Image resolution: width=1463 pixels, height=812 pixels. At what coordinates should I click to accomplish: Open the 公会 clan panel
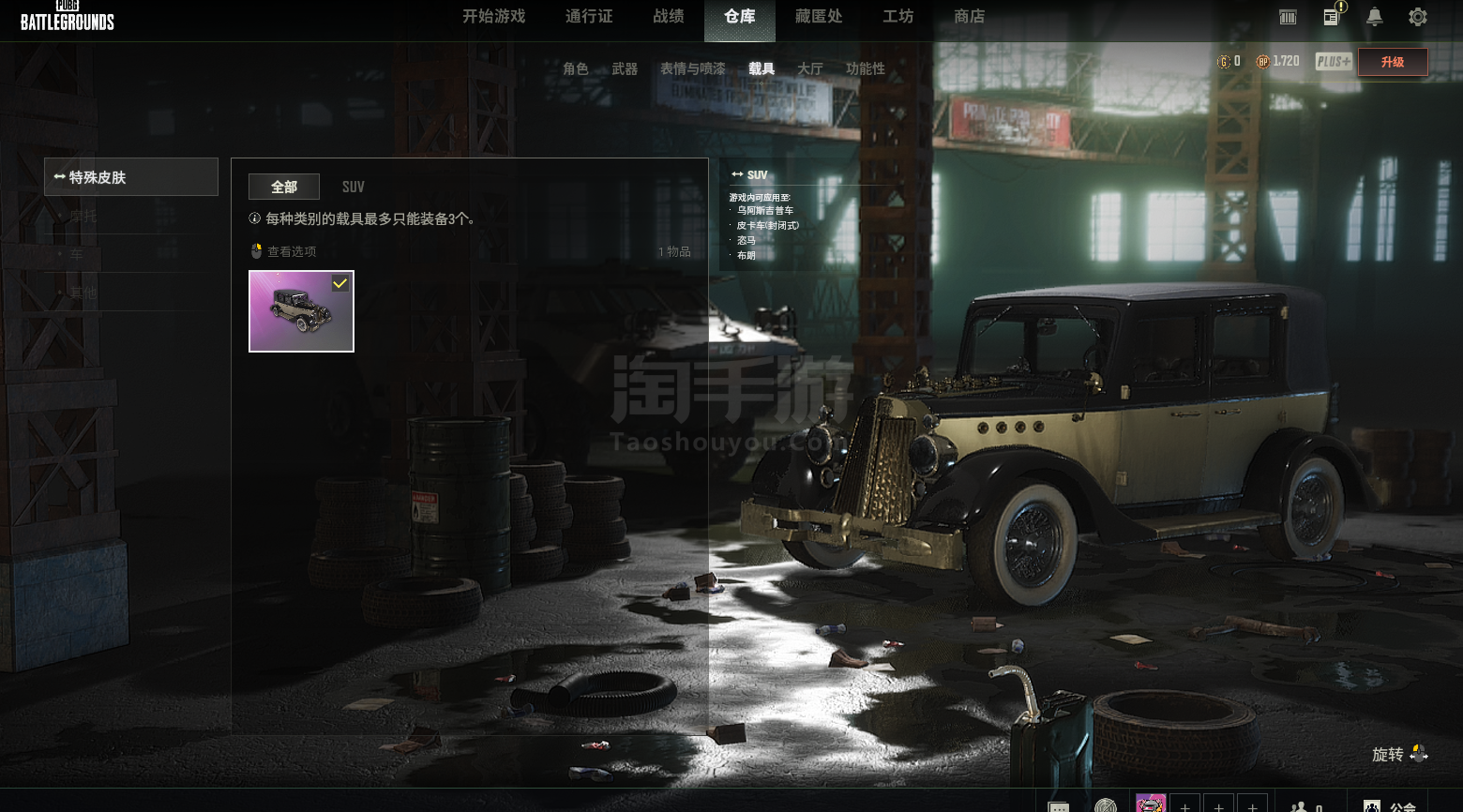coord(1391,805)
